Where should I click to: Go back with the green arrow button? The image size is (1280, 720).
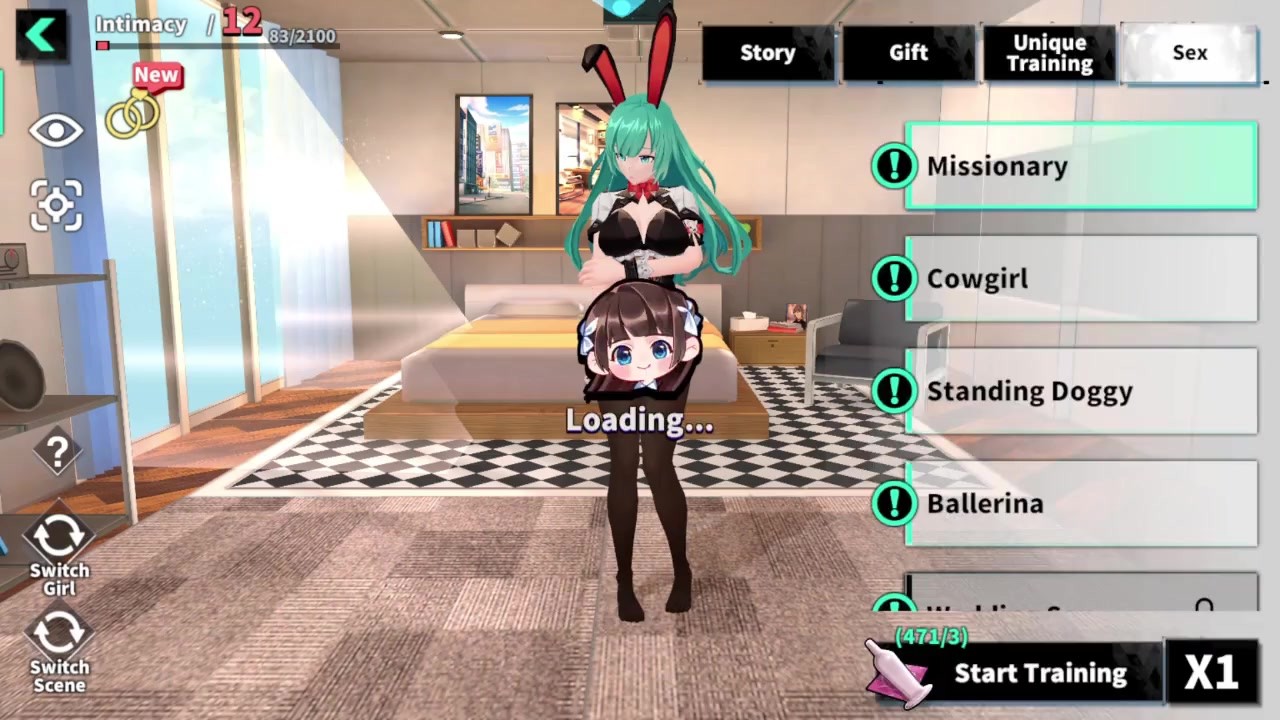[x=41, y=35]
